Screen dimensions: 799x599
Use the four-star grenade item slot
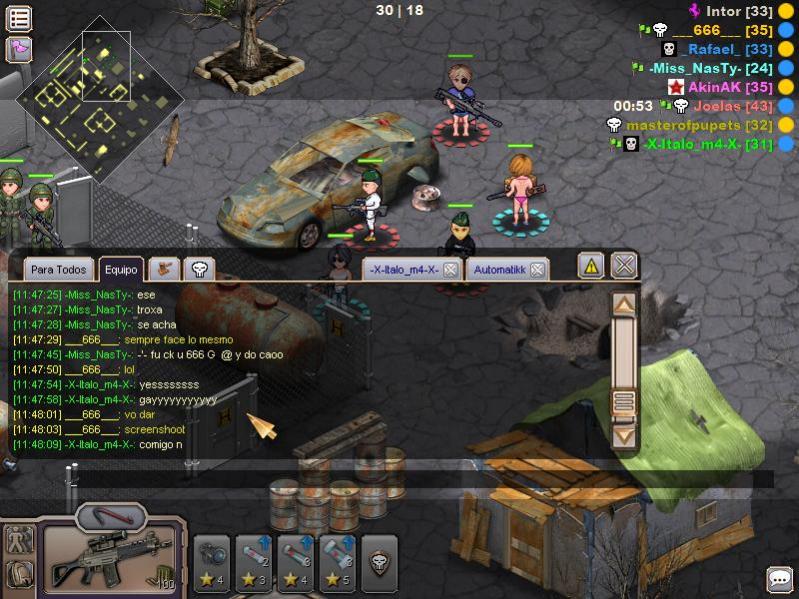tap(212, 563)
